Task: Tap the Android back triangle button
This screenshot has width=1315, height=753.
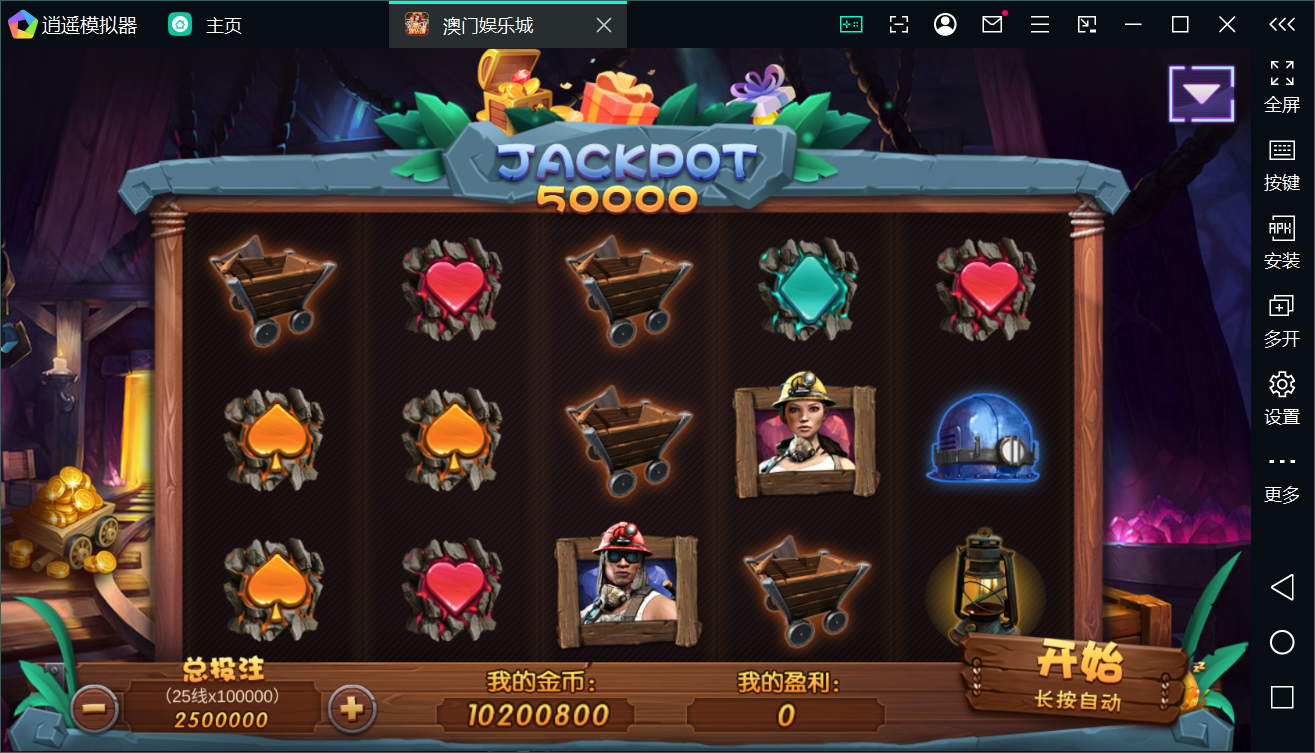Action: 1282,587
